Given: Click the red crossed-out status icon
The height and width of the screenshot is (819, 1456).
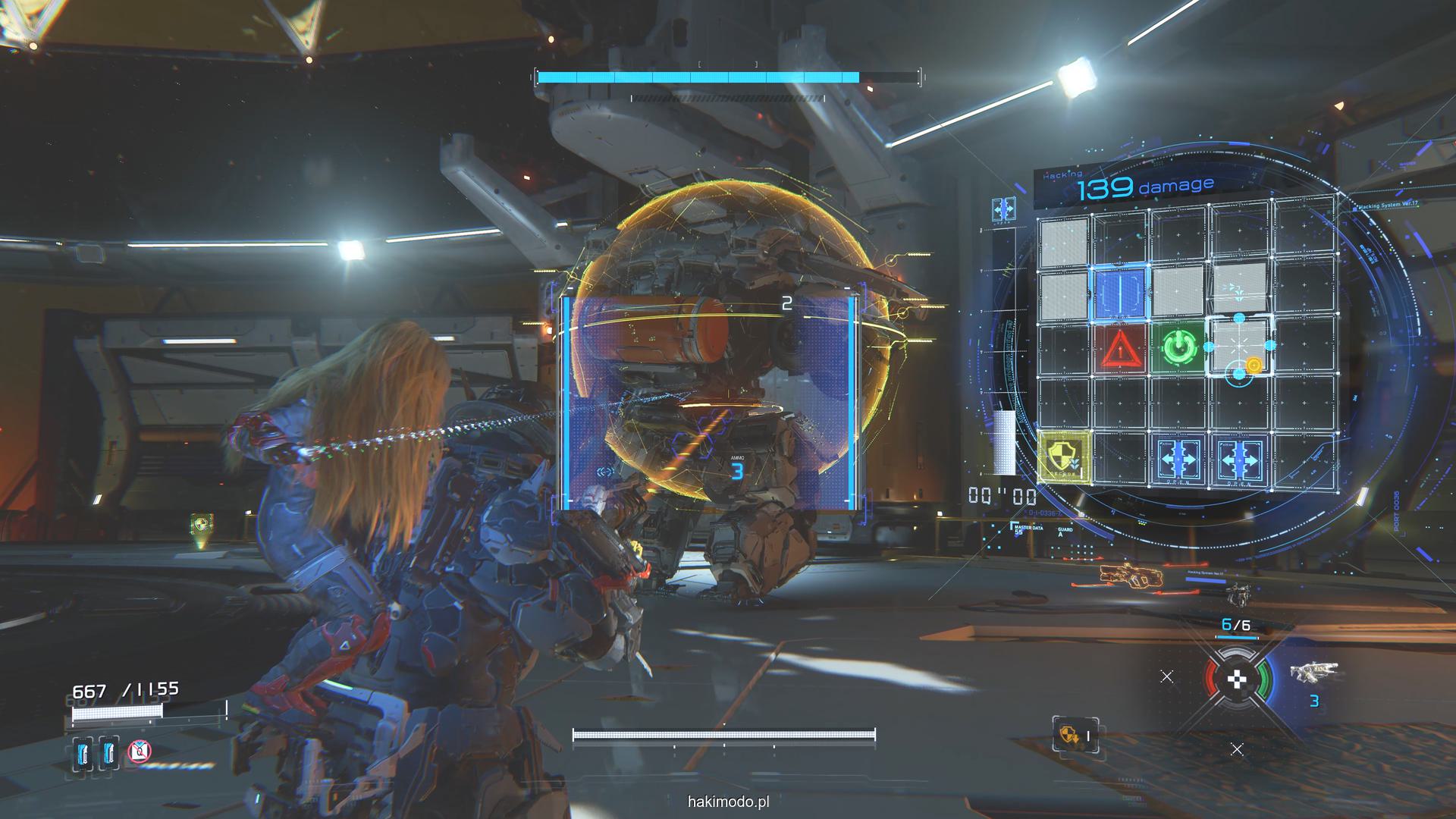Looking at the screenshot, I should coord(139,752).
